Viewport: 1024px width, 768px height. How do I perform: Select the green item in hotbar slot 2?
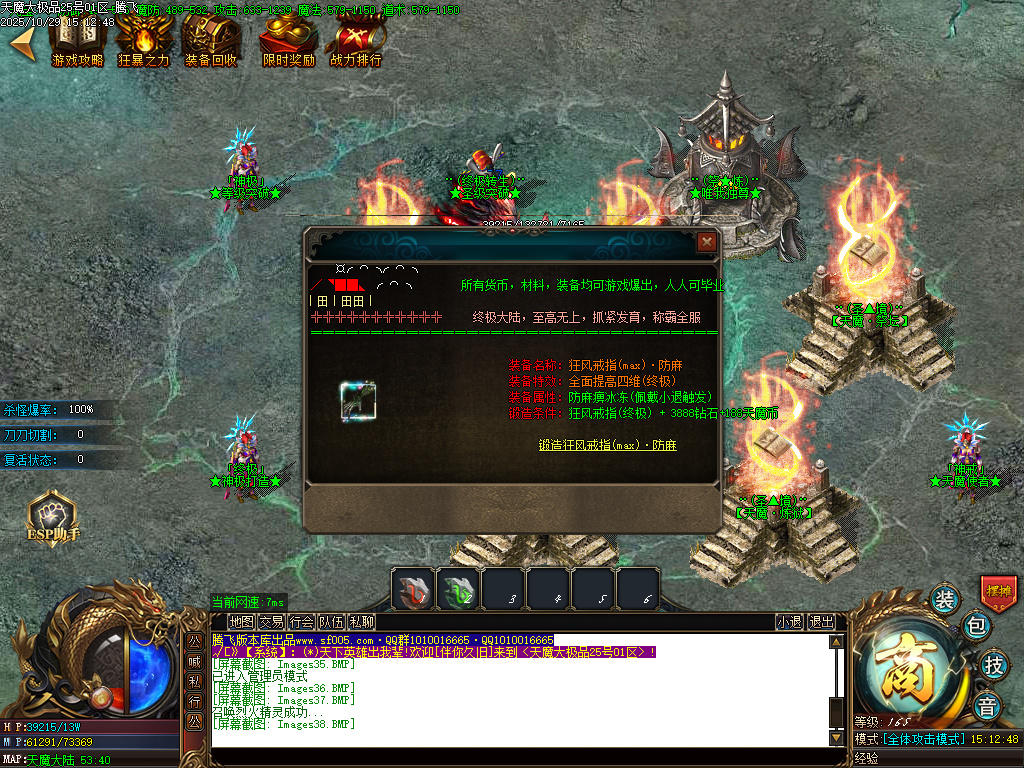tap(458, 589)
